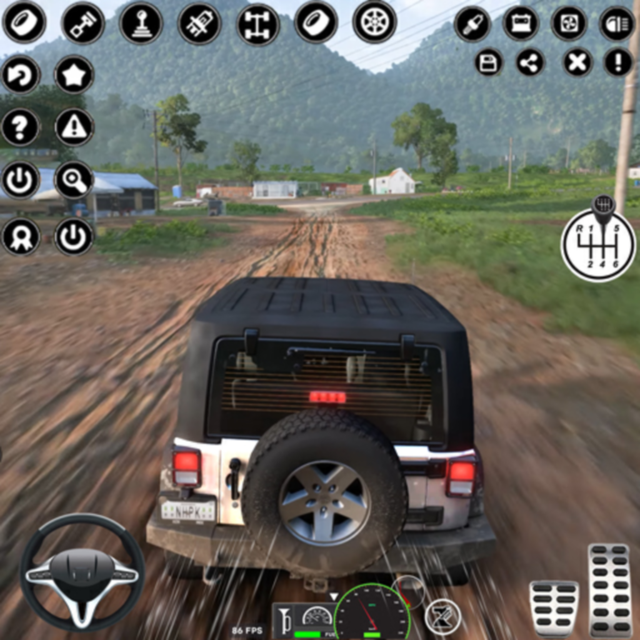640x640 pixels.
Task: Open the engine piston upgrade
Action: point(83,23)
